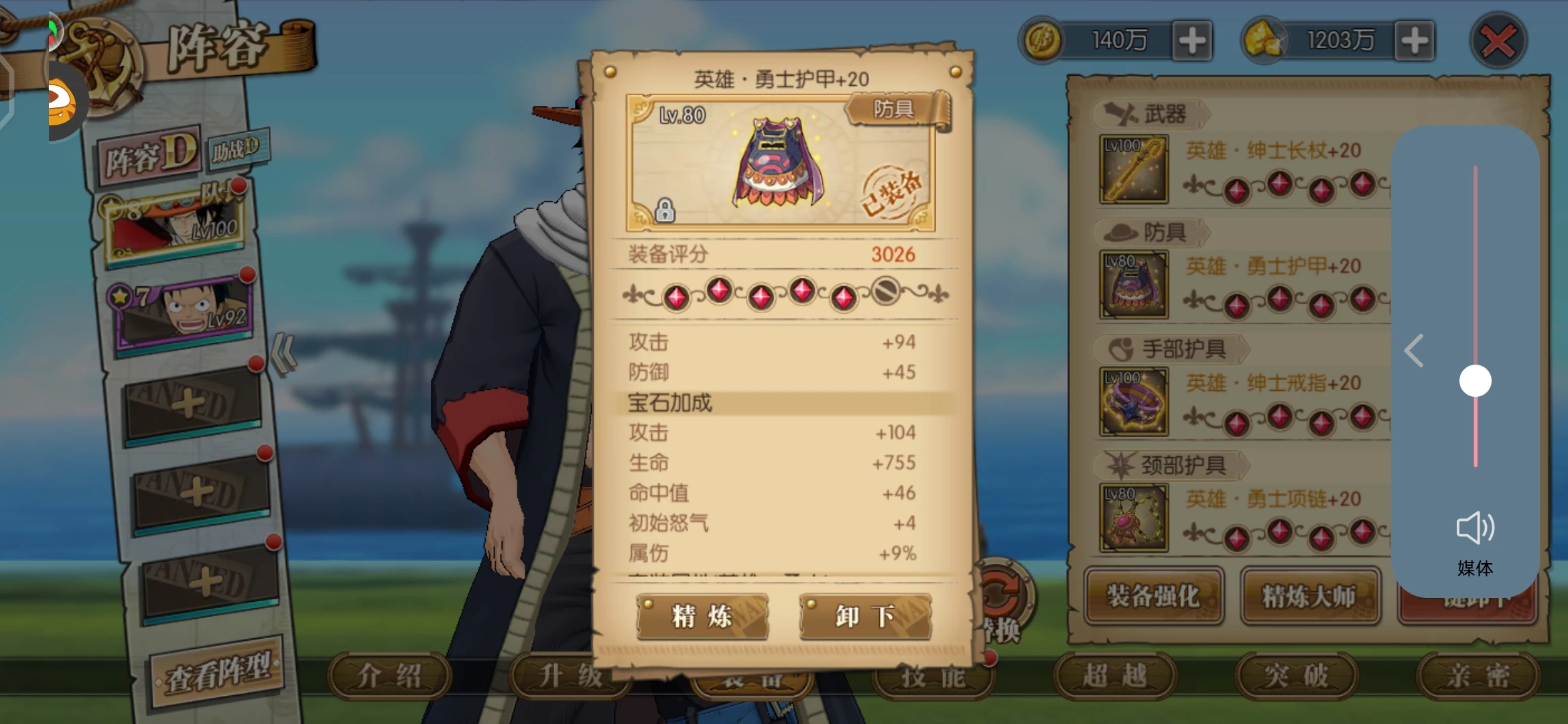Image resolution: width=1568 pixels, height=724 pixels.
Task: Open 装备强化 equipment enhancement
Action: 1153,595
